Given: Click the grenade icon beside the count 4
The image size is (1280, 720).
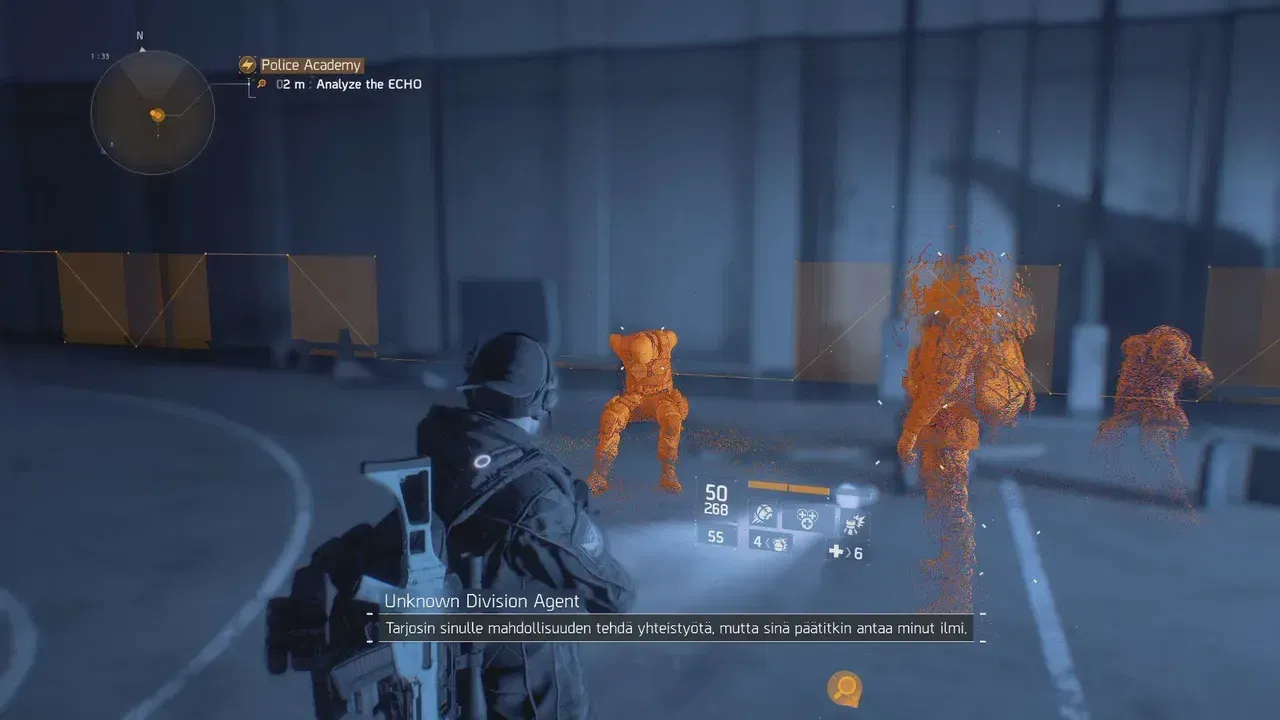Looking at the screenshot, I should [779, 546].
